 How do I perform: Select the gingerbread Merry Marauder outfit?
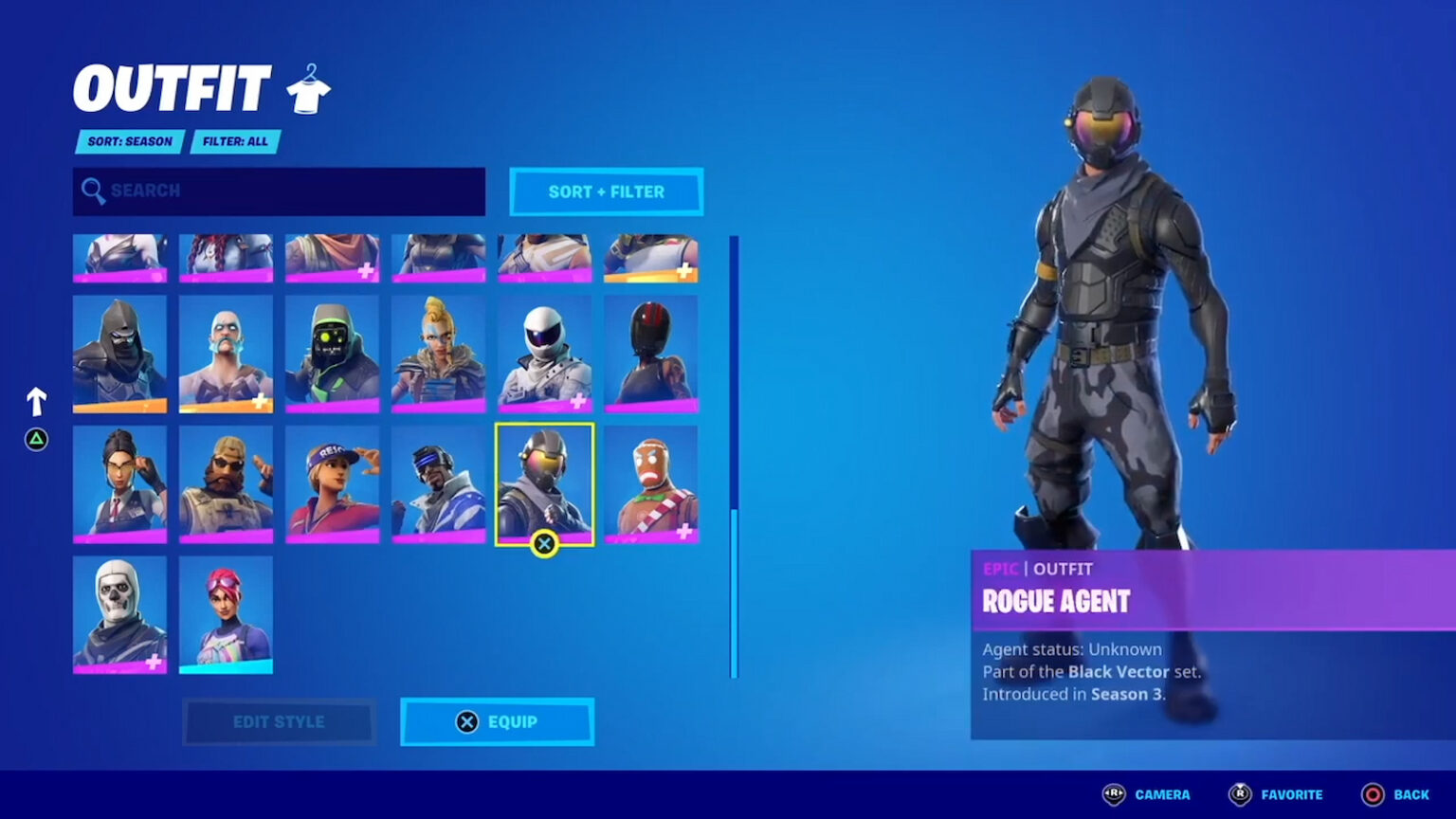pyautogui.click(x=651, y=484)
